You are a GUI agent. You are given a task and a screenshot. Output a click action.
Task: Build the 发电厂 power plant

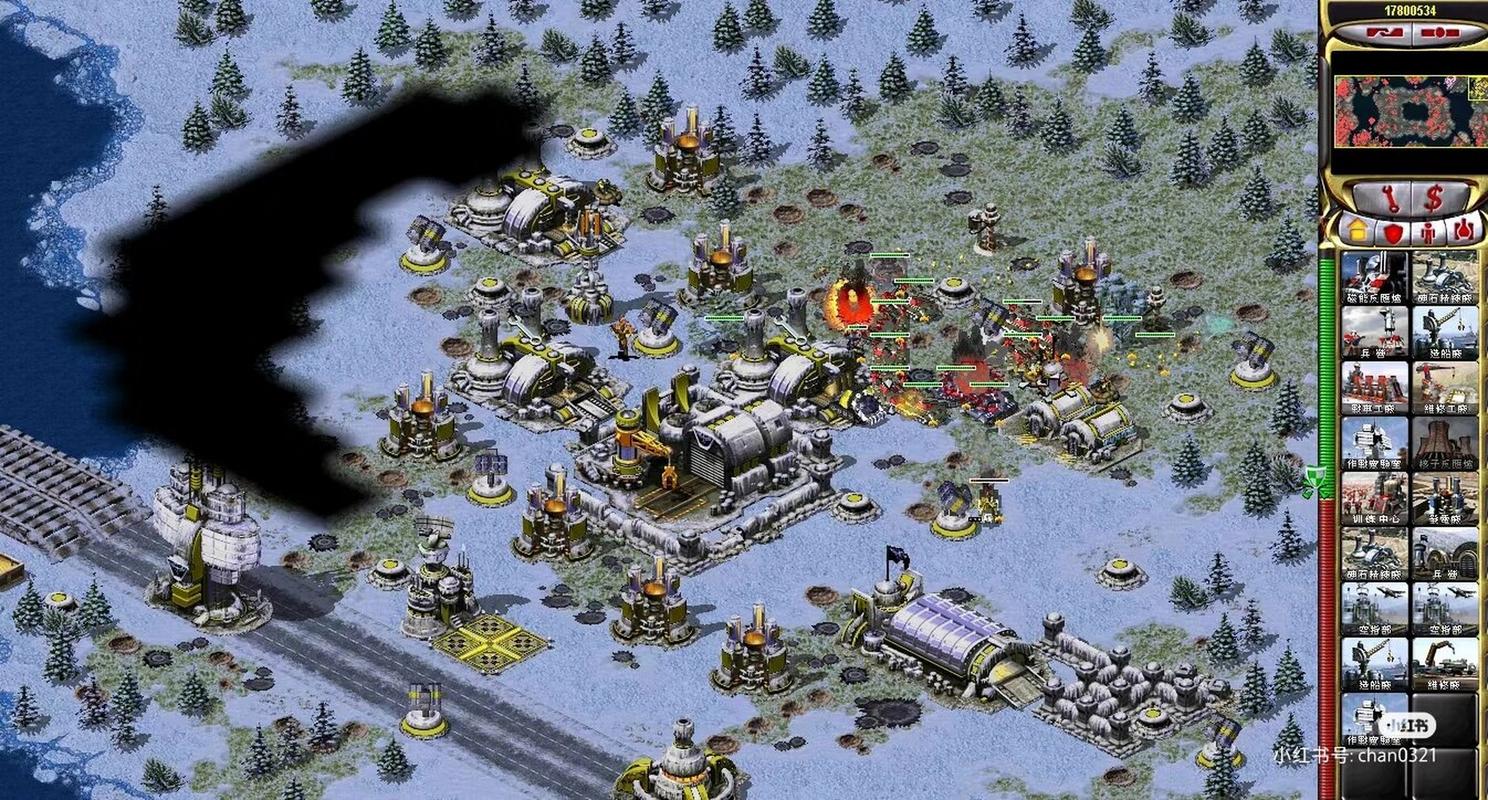[x=1445, y=498]
